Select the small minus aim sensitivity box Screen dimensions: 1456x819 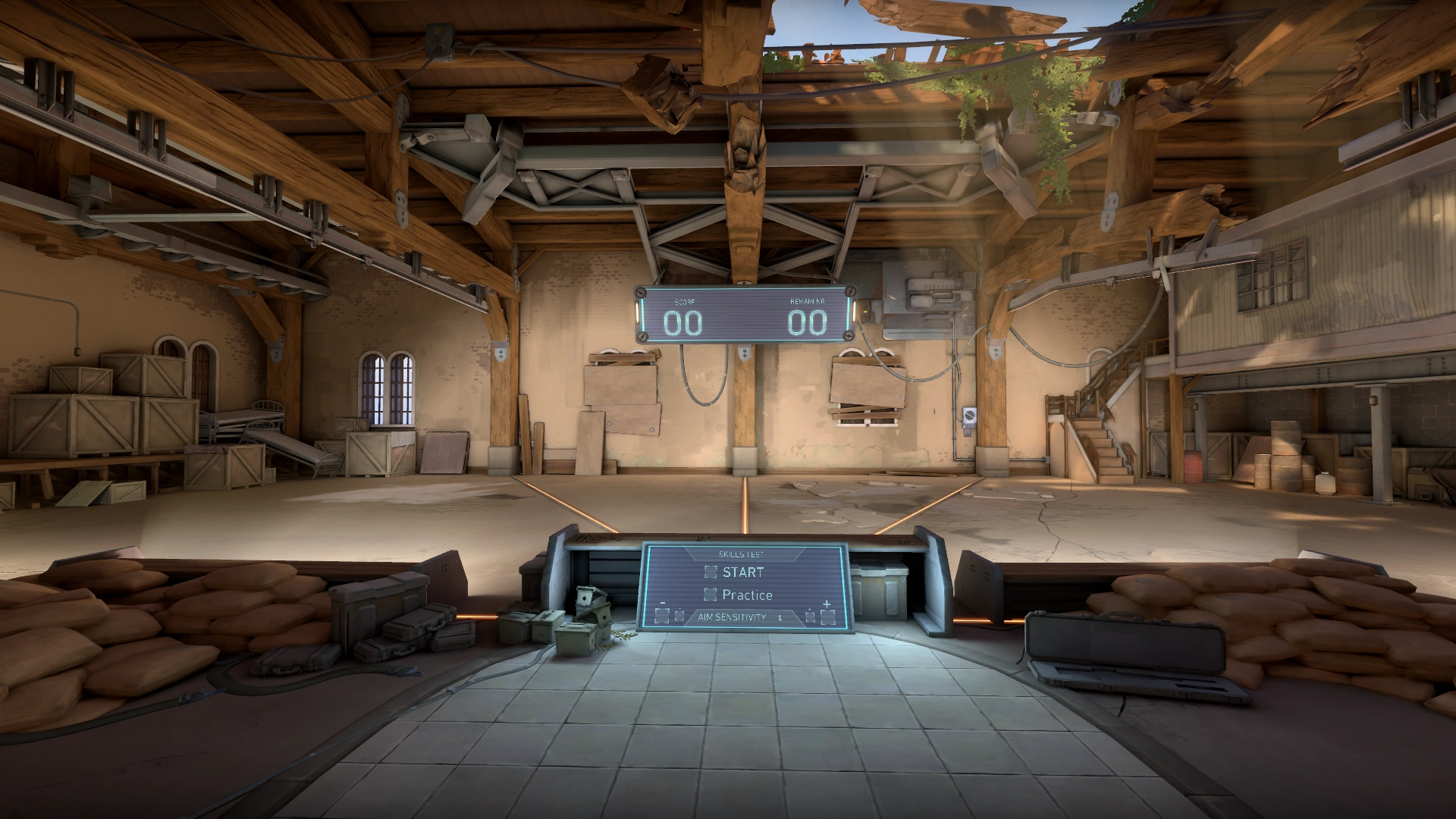coord(679,617)
